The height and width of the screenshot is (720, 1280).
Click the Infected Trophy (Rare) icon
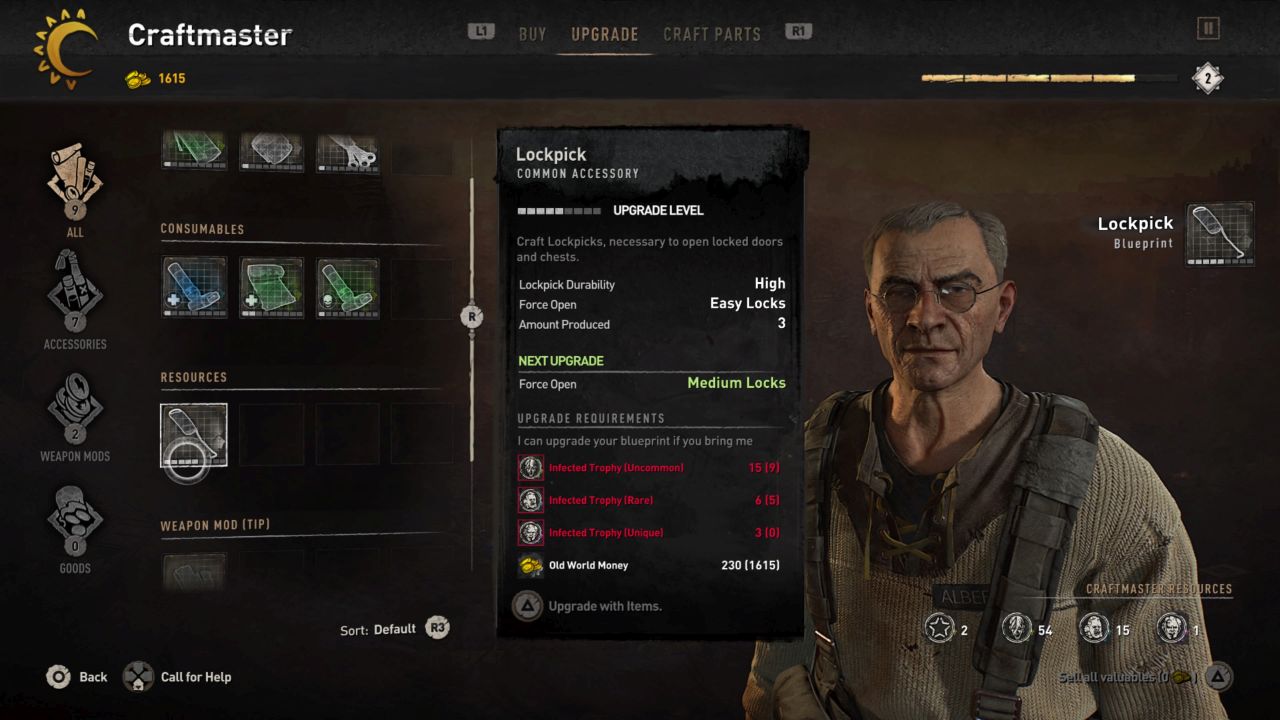(x=531, y=500)
